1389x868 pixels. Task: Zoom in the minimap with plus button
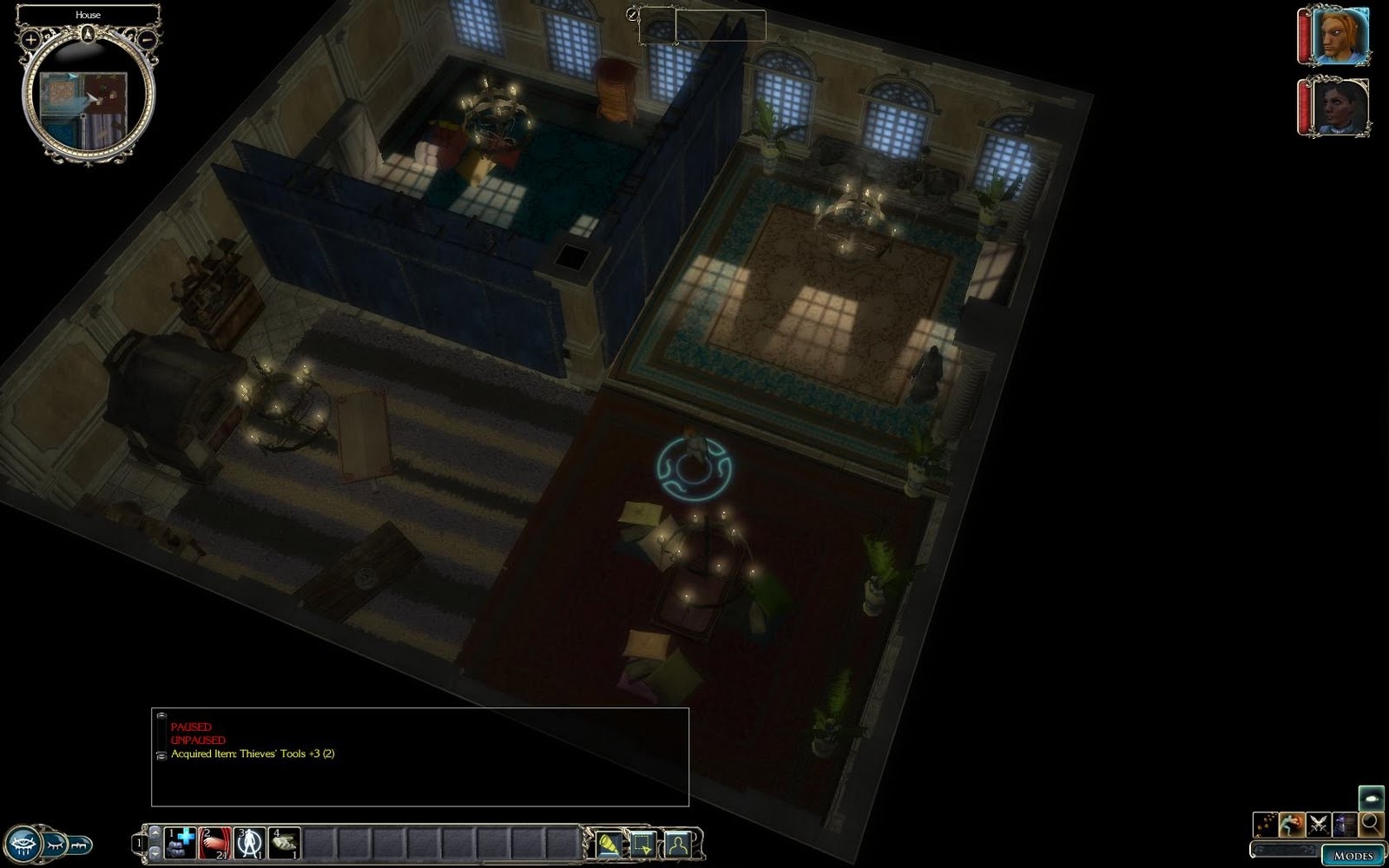coord(30,39)
